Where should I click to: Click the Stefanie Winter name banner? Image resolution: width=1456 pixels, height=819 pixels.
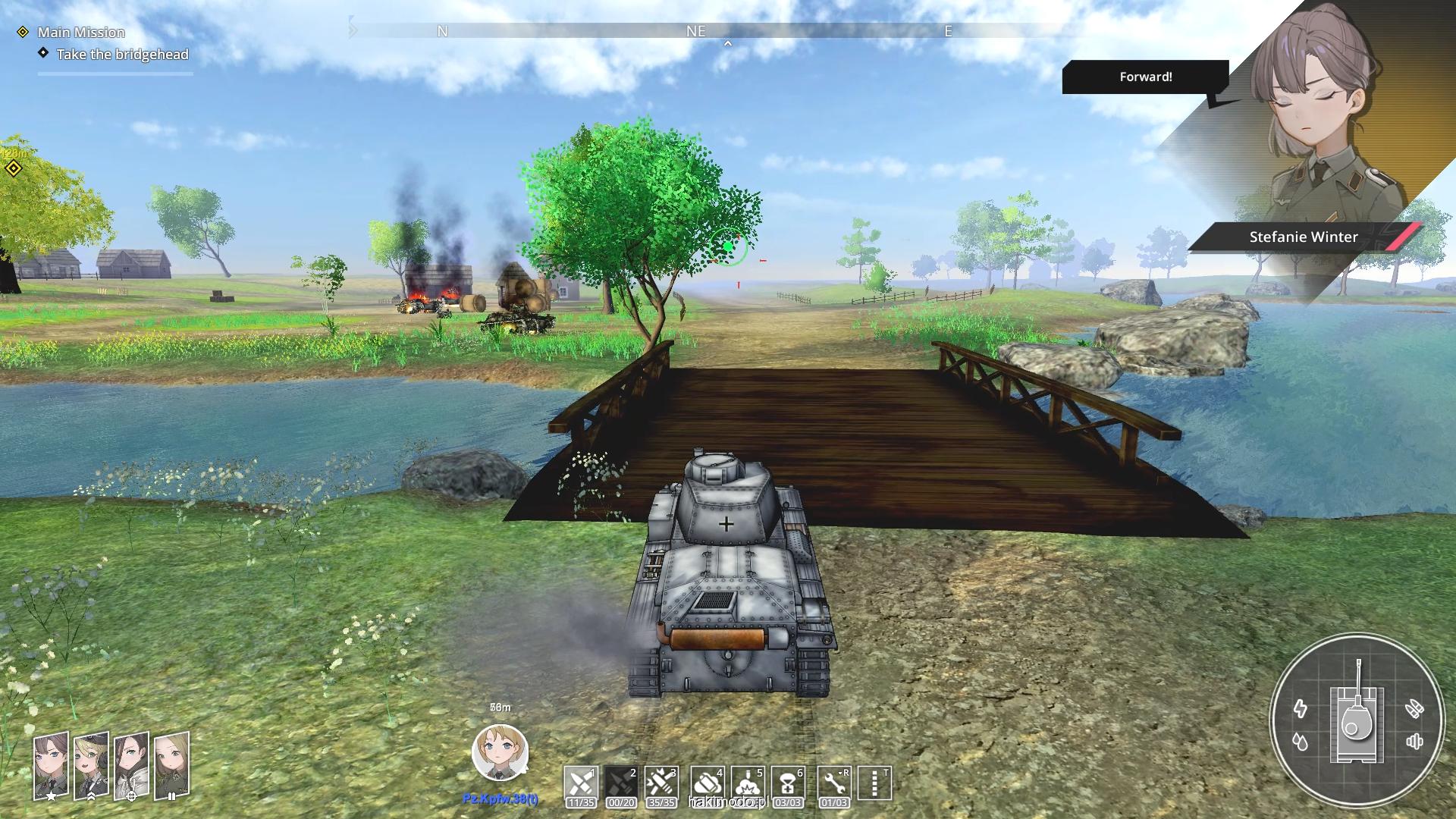coord(1303,237)
